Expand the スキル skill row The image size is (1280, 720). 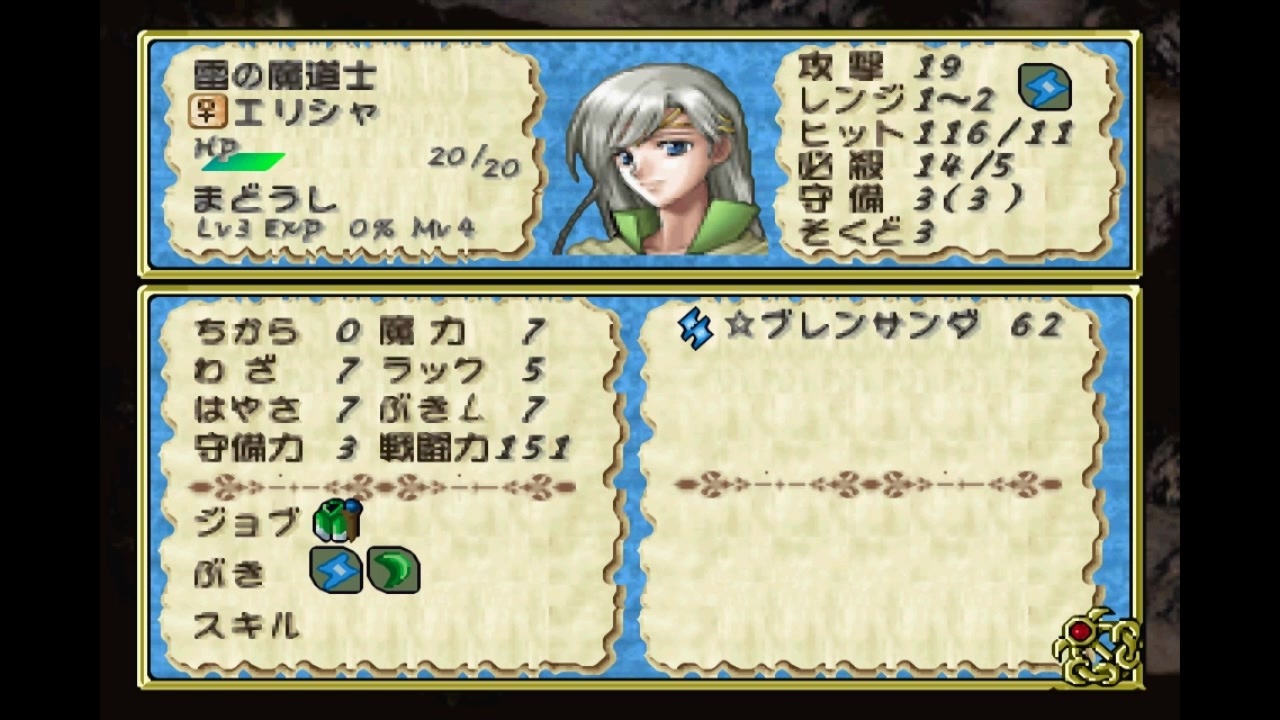tap(243, 625)
